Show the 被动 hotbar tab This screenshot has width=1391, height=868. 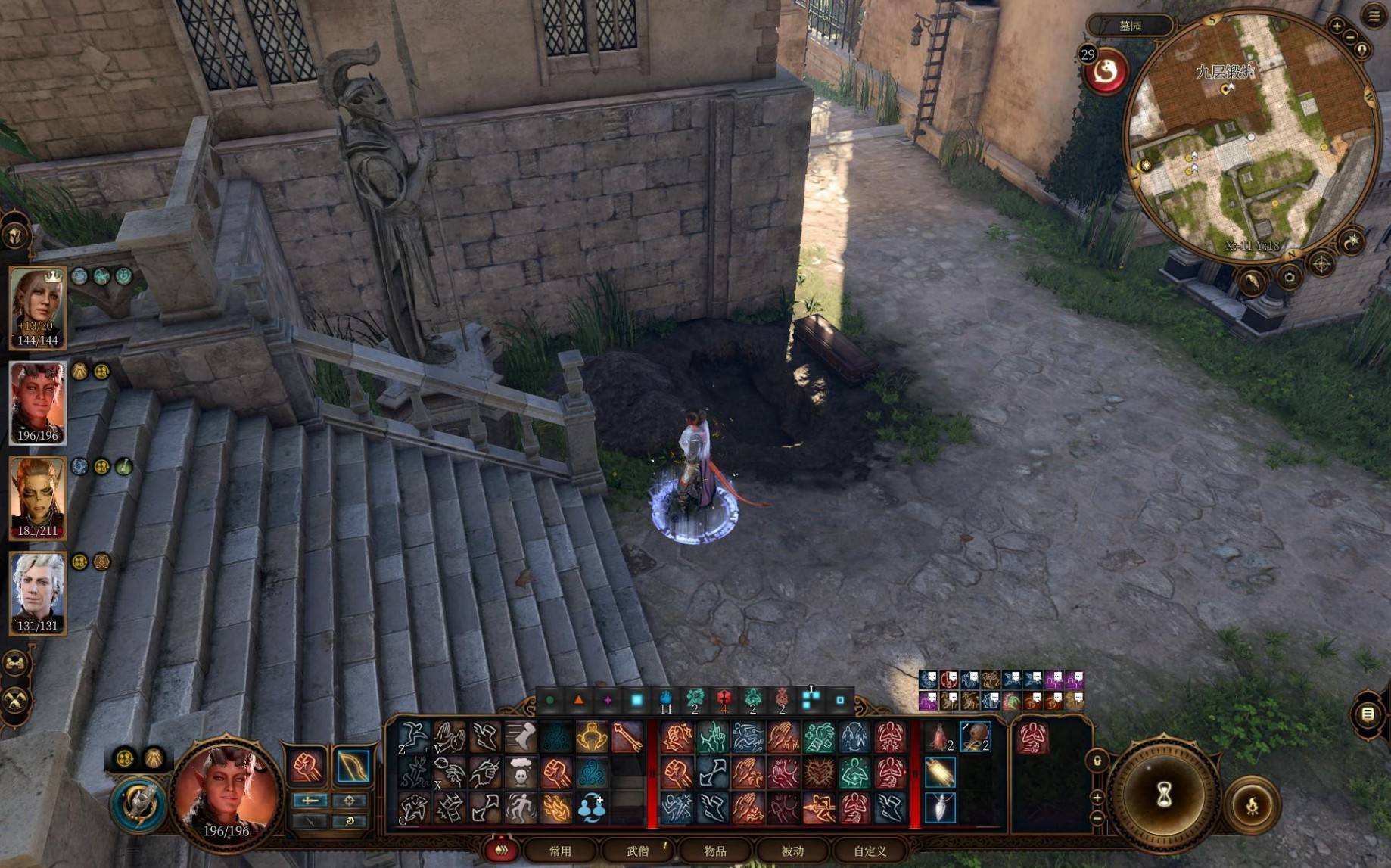pyautogui.click(x=792, y=851)
